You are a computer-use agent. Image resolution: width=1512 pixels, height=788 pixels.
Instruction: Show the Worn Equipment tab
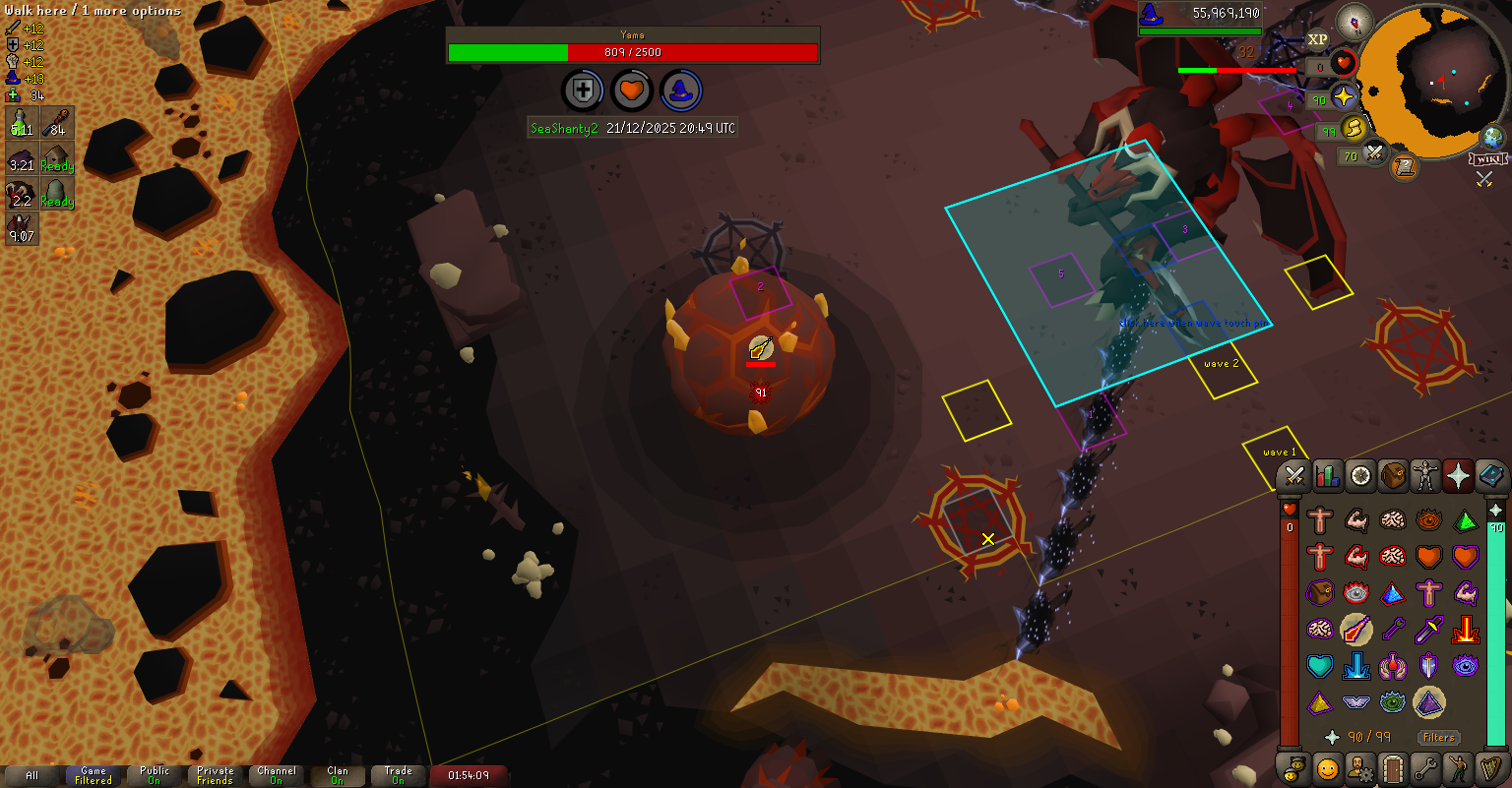(x=1425, y=476)
